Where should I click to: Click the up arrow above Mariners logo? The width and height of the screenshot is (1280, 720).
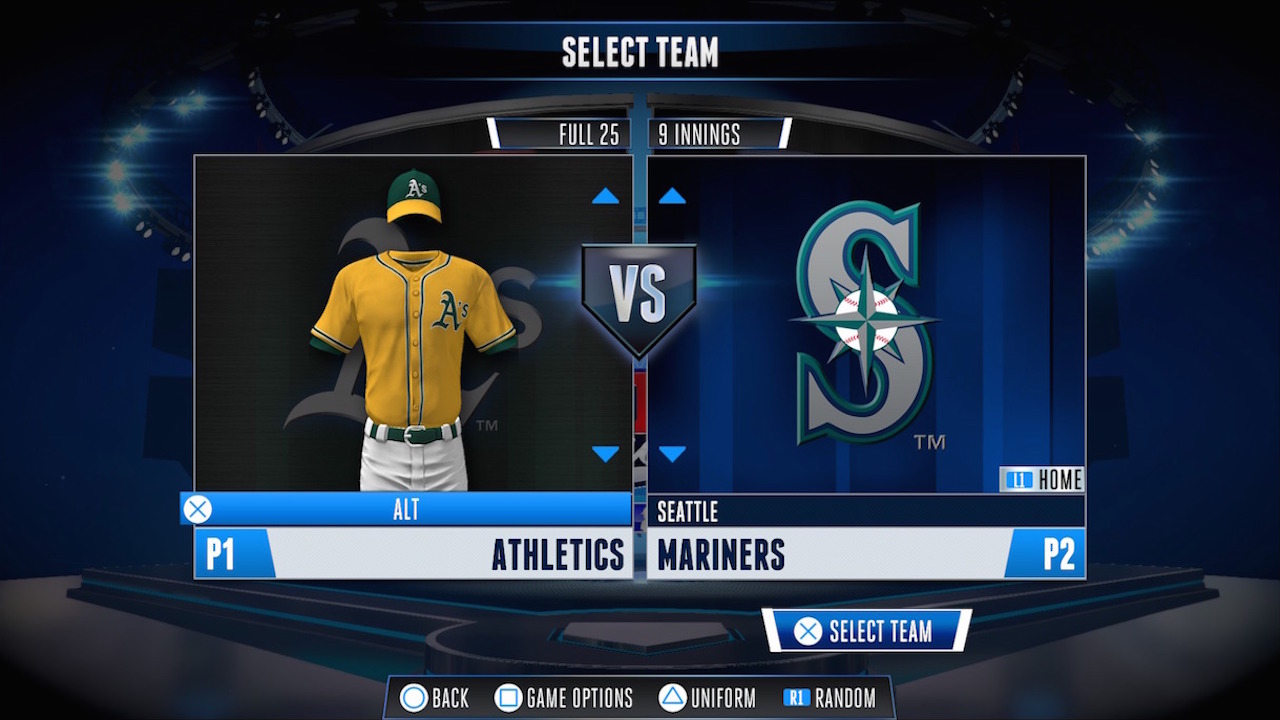(671, 195)
